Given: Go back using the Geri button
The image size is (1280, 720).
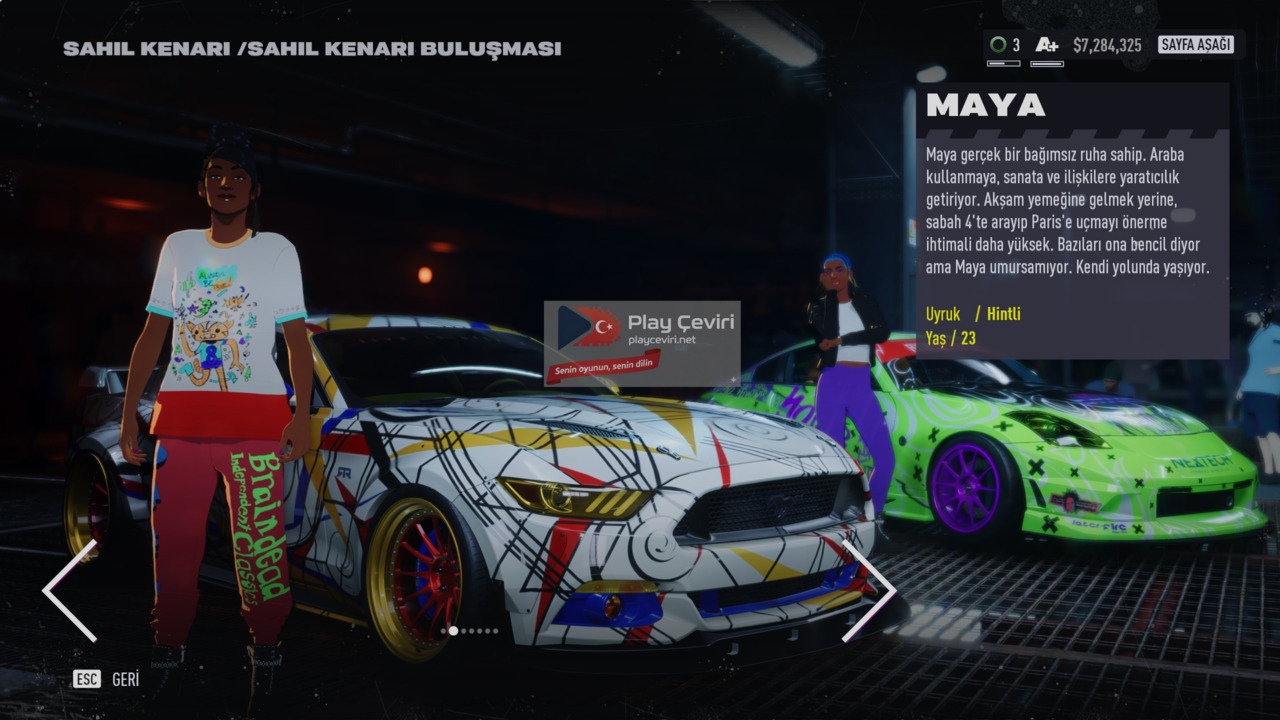Looking at the screenshot, I should 106,680.
